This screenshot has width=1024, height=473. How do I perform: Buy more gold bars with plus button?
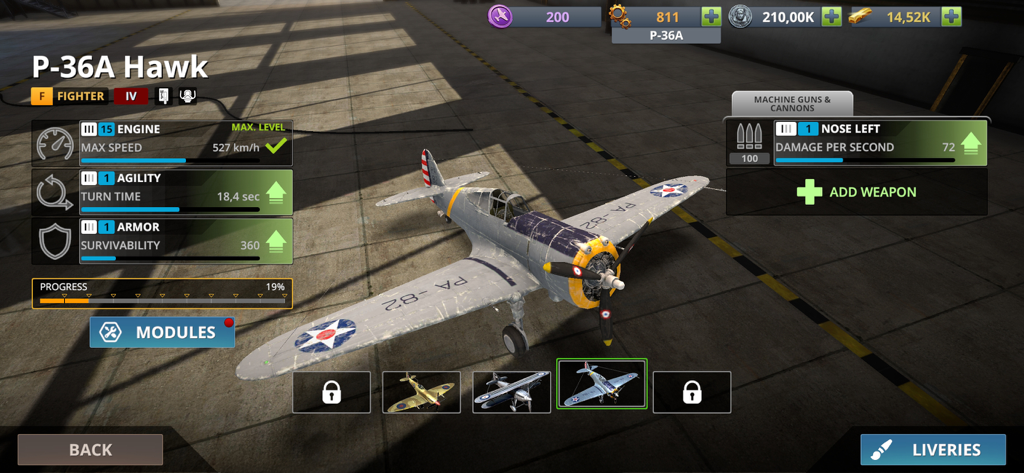pos(951,16)
